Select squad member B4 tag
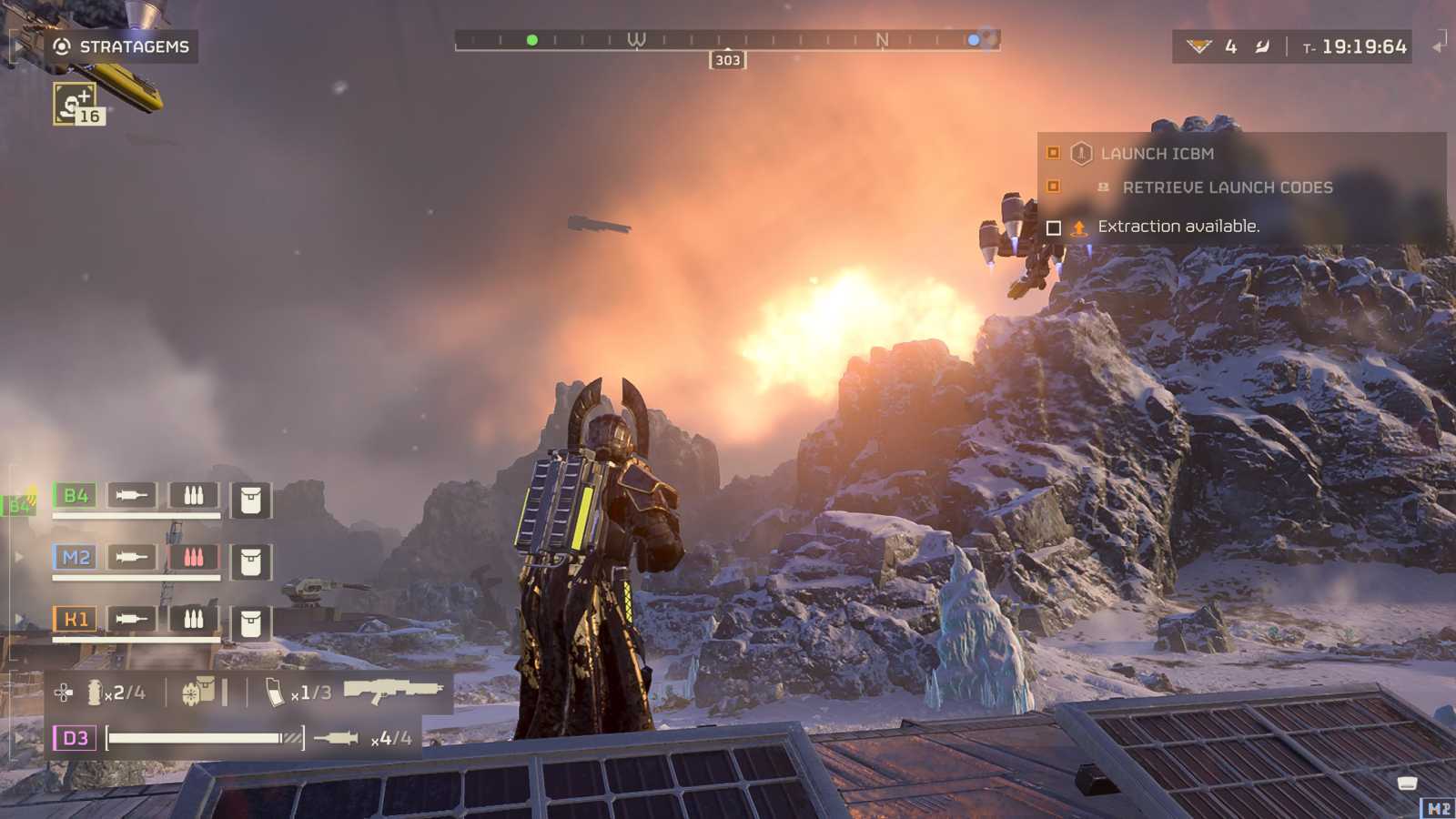 (x=76, y=495)
